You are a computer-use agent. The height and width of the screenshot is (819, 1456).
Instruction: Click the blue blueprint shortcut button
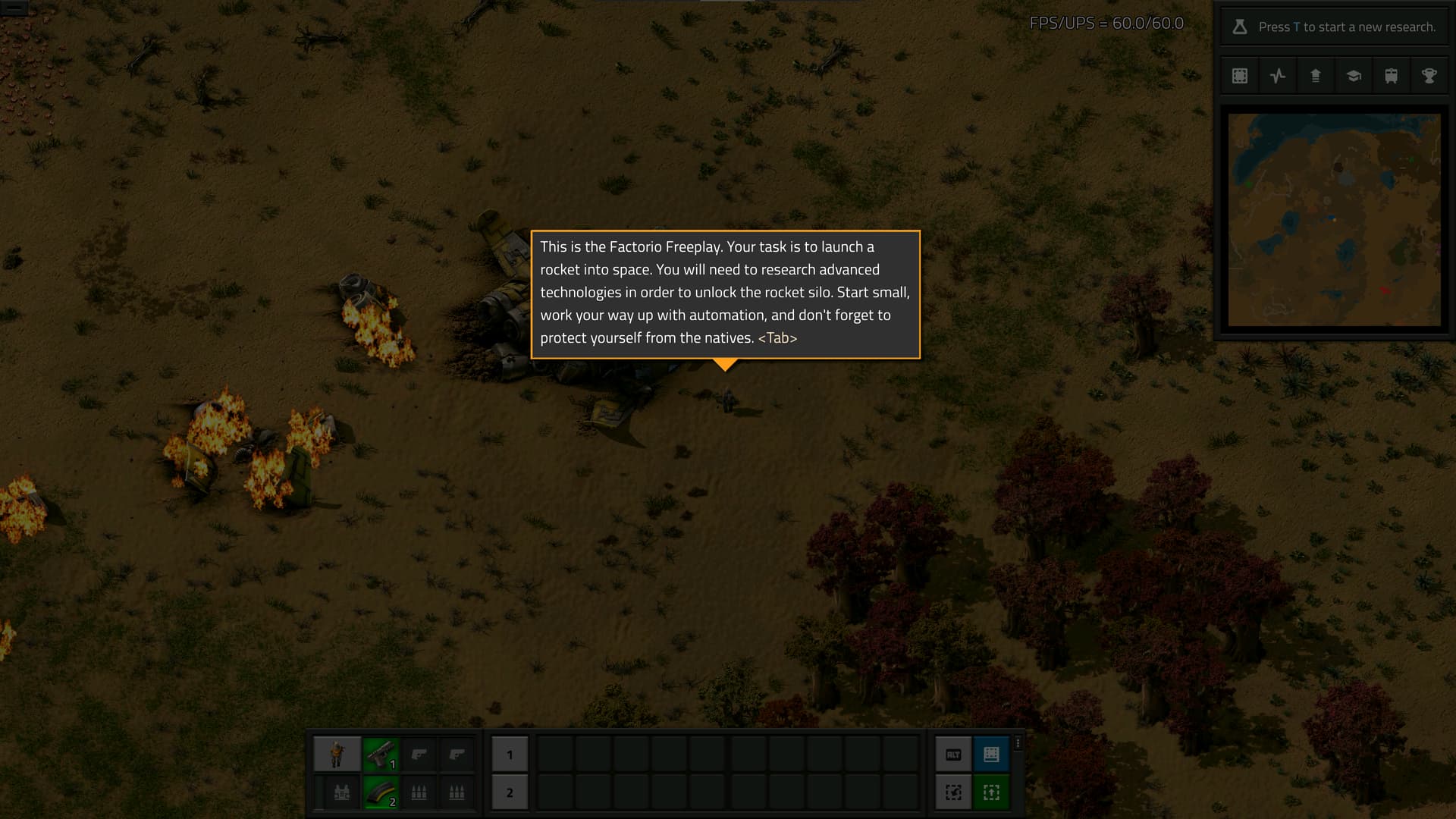coord(991,755)
